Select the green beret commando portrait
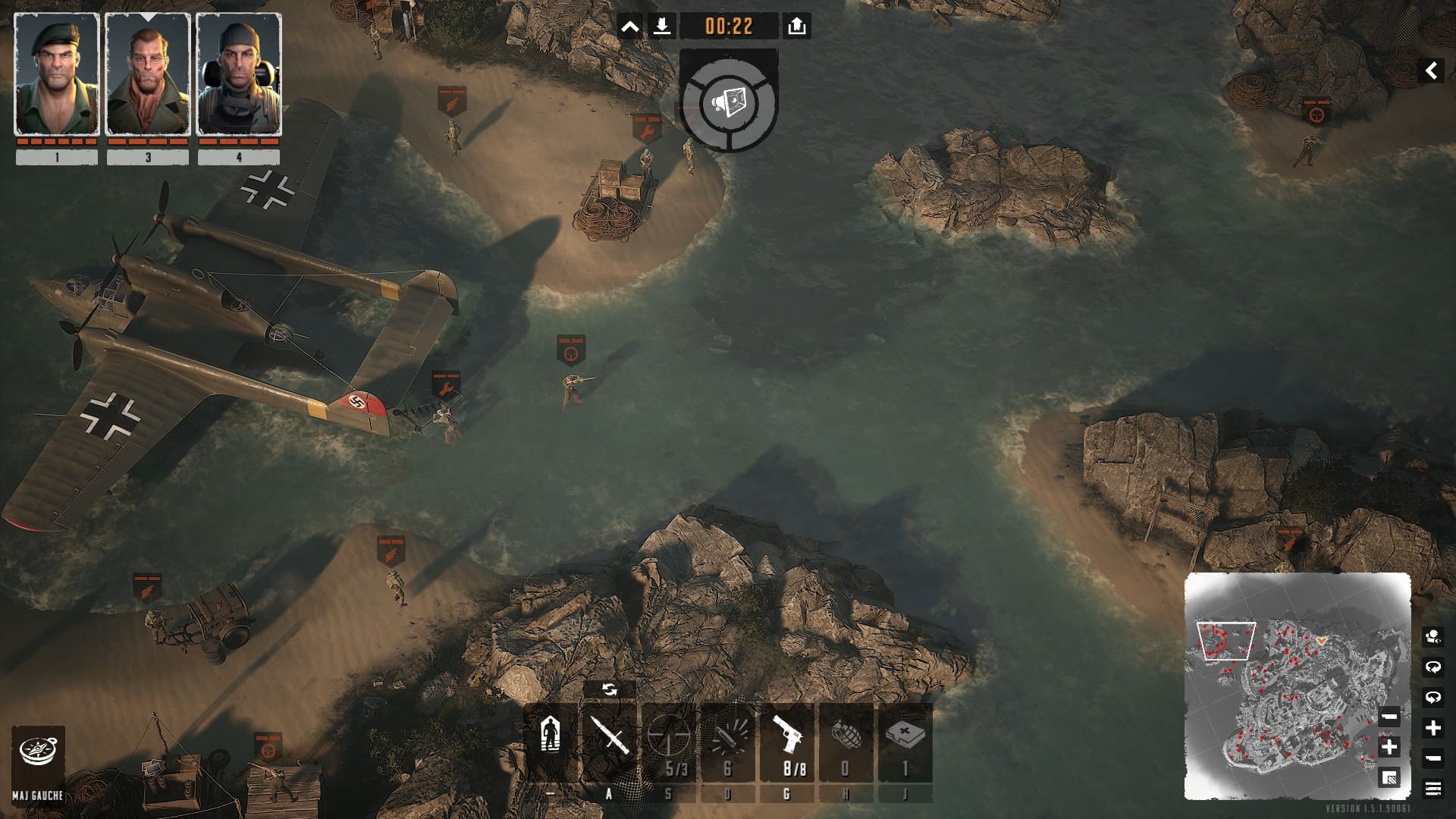The height and width of the screenshot is (819, 1456). click(57, 74)
